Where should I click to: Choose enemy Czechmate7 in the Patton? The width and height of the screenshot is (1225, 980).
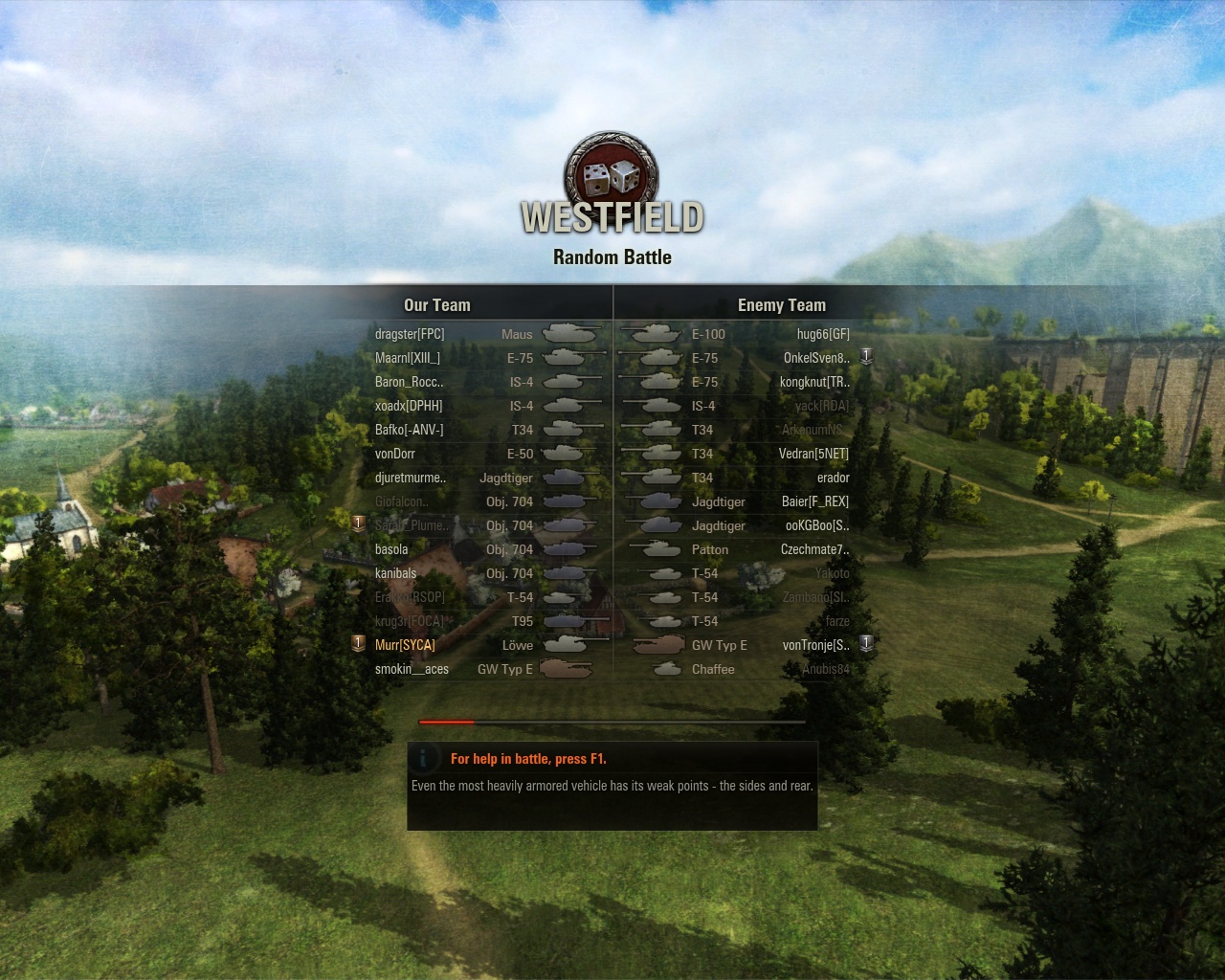tap(814, 549)
